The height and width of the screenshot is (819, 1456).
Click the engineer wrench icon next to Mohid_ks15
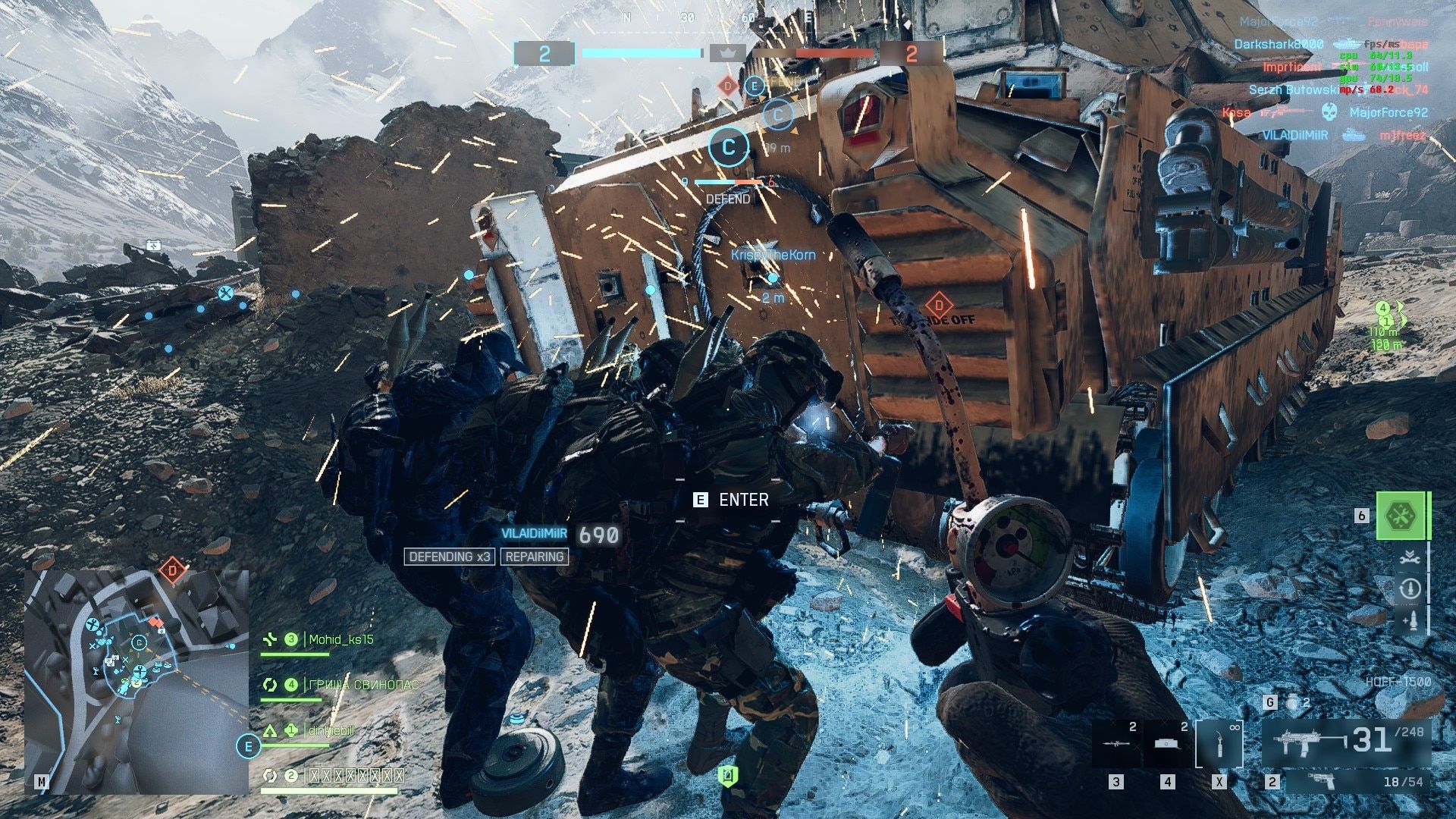[x=270, y=639]
